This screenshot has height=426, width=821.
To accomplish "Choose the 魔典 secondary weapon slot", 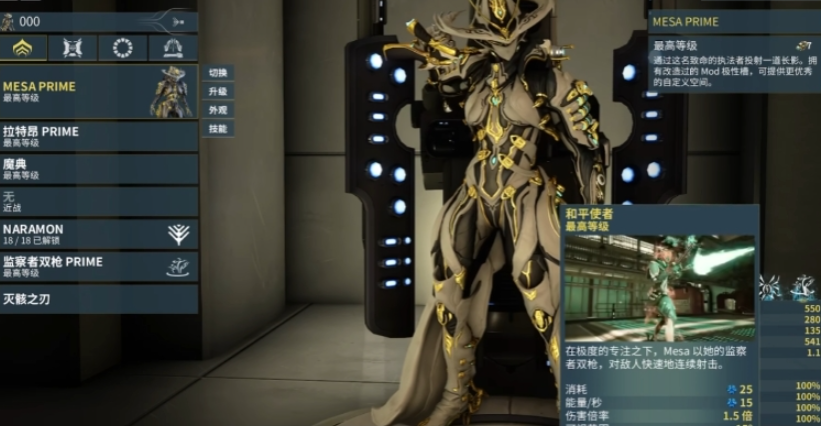I will click(99, 168).
